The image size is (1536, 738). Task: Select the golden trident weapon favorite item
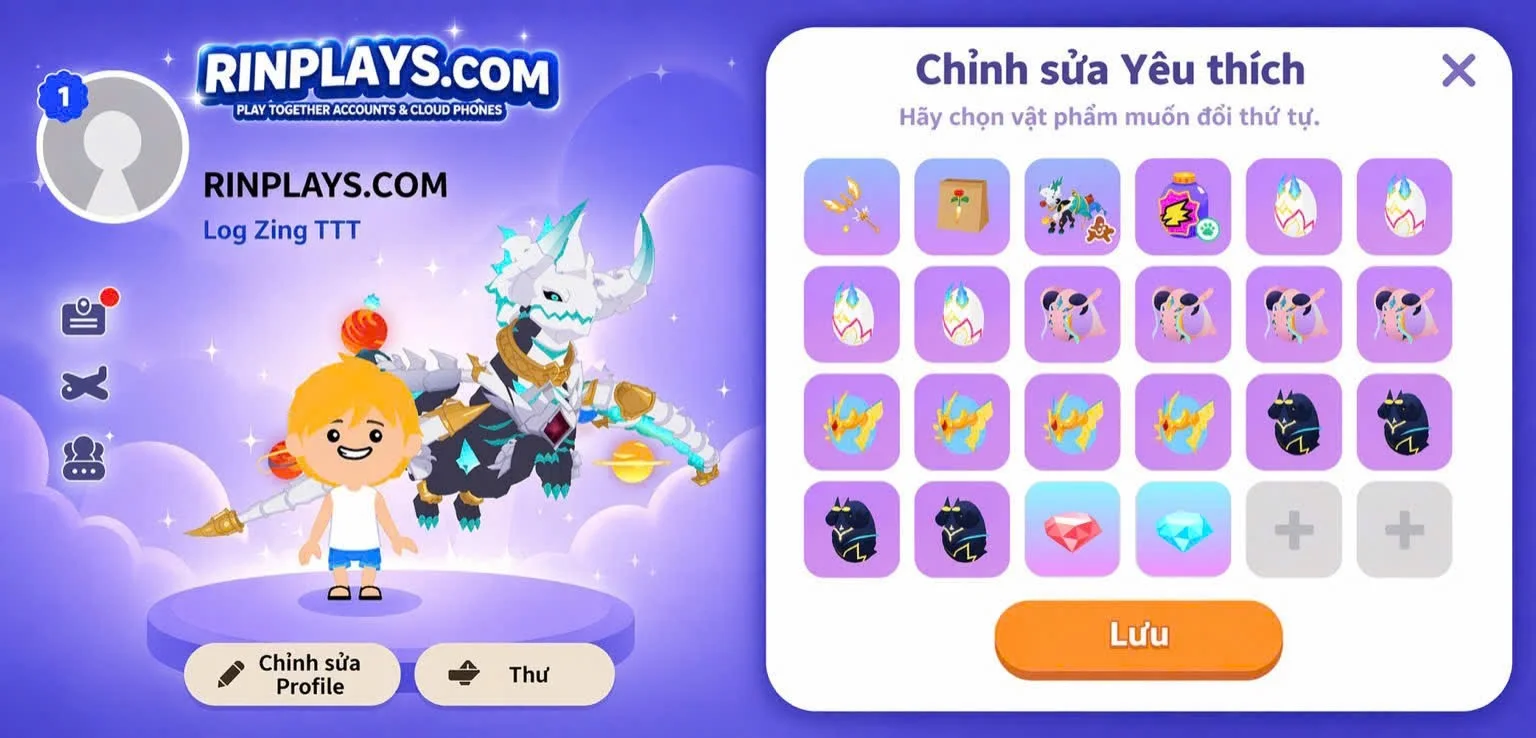pyautogui.click(x=850, y=207)
